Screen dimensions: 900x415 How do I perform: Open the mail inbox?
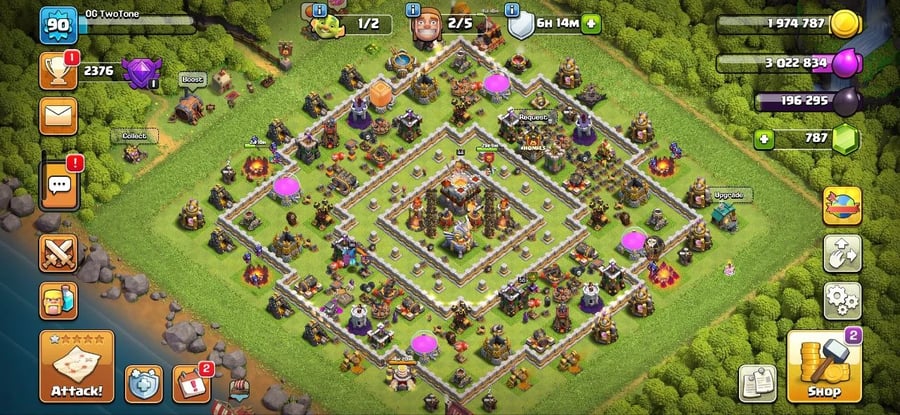pyautogui.click(x=58, y=115)
